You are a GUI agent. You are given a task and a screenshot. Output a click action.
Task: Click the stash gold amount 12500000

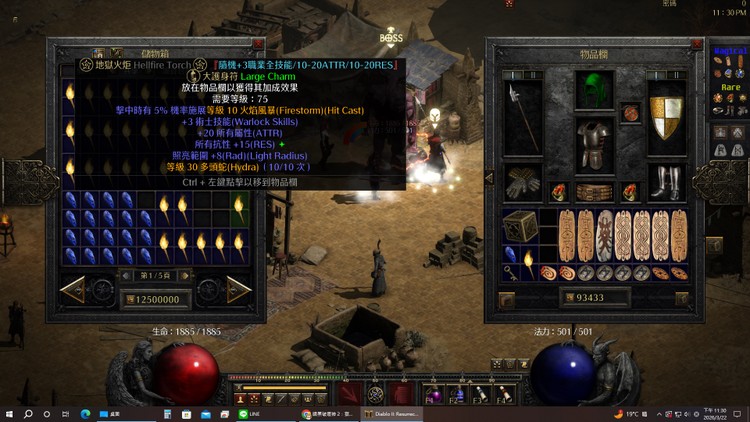(153, 299)
